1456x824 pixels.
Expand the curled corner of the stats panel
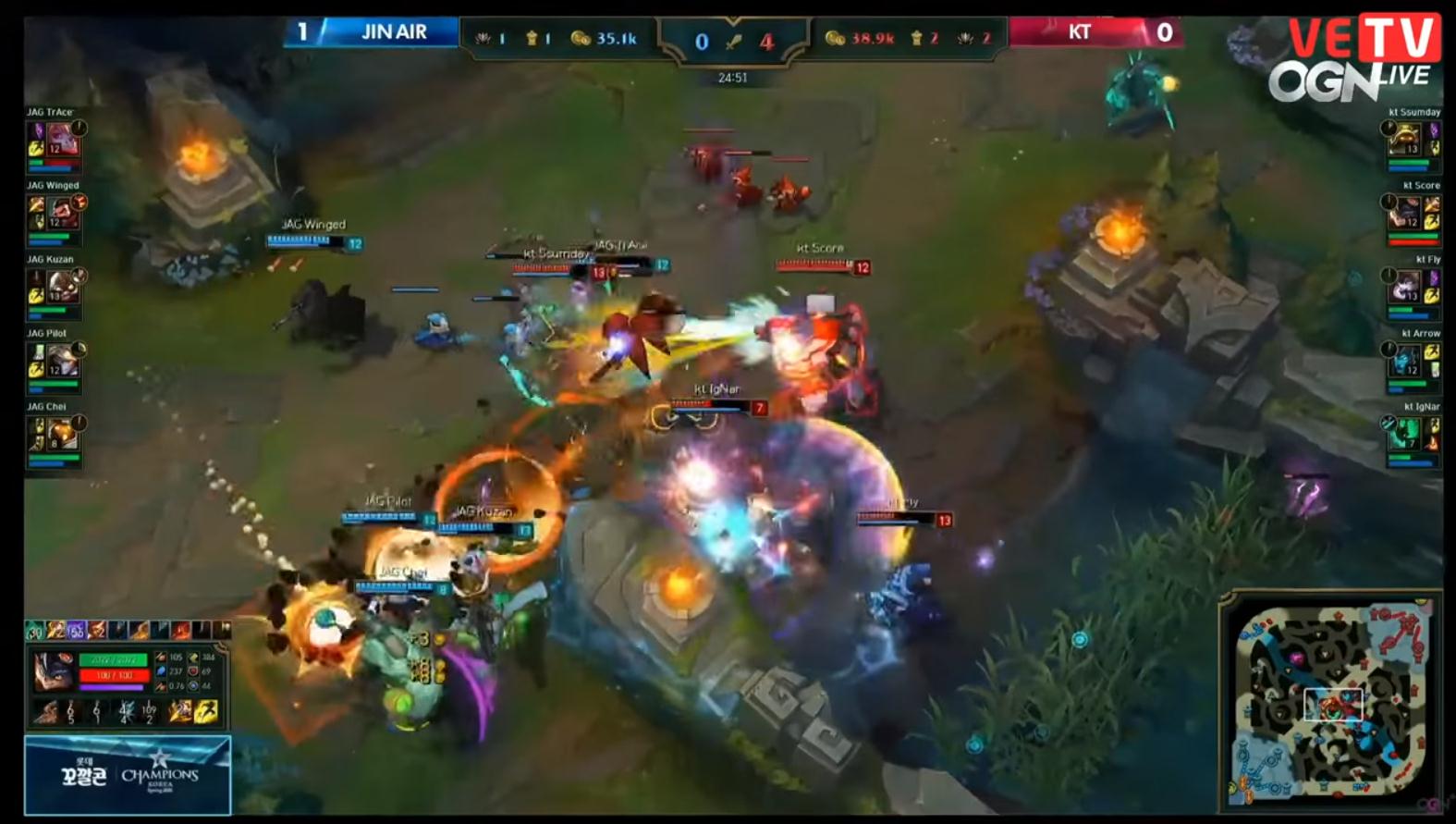220,647
